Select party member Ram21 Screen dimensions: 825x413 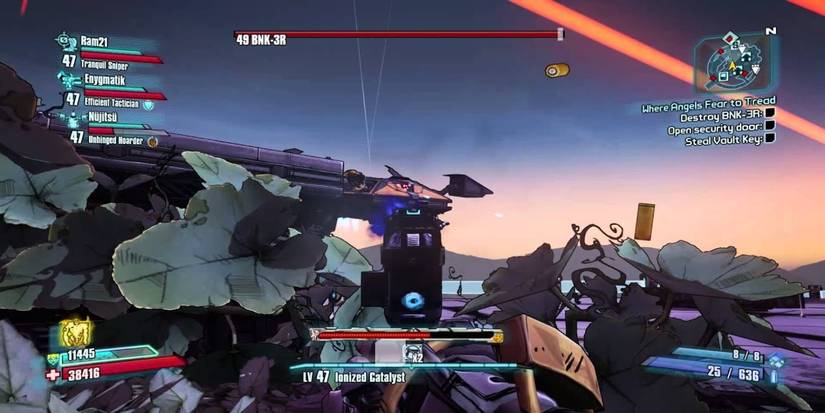[x=98, y=45]
